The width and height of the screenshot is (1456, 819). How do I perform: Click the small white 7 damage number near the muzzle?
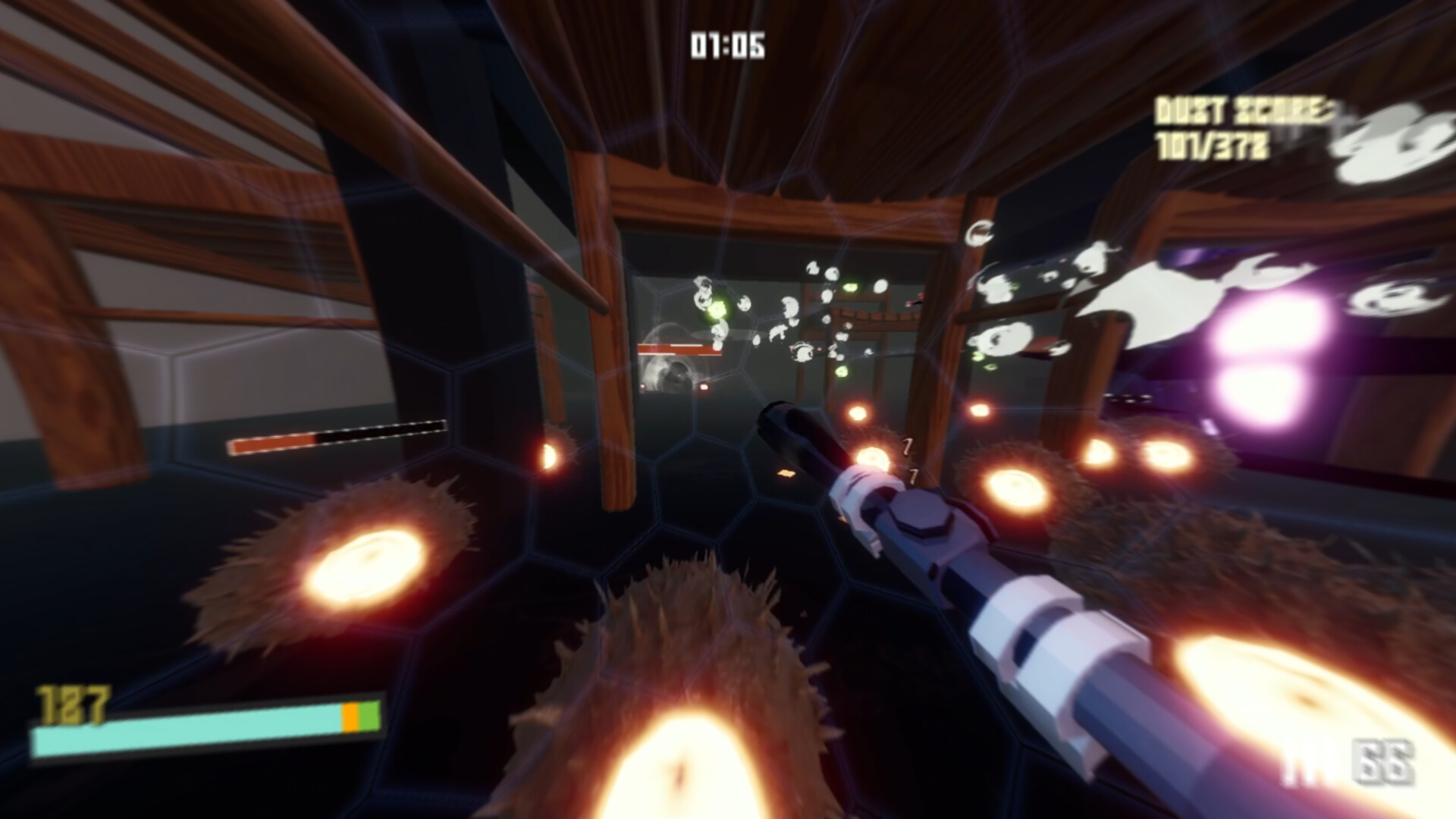click(907, 447)
